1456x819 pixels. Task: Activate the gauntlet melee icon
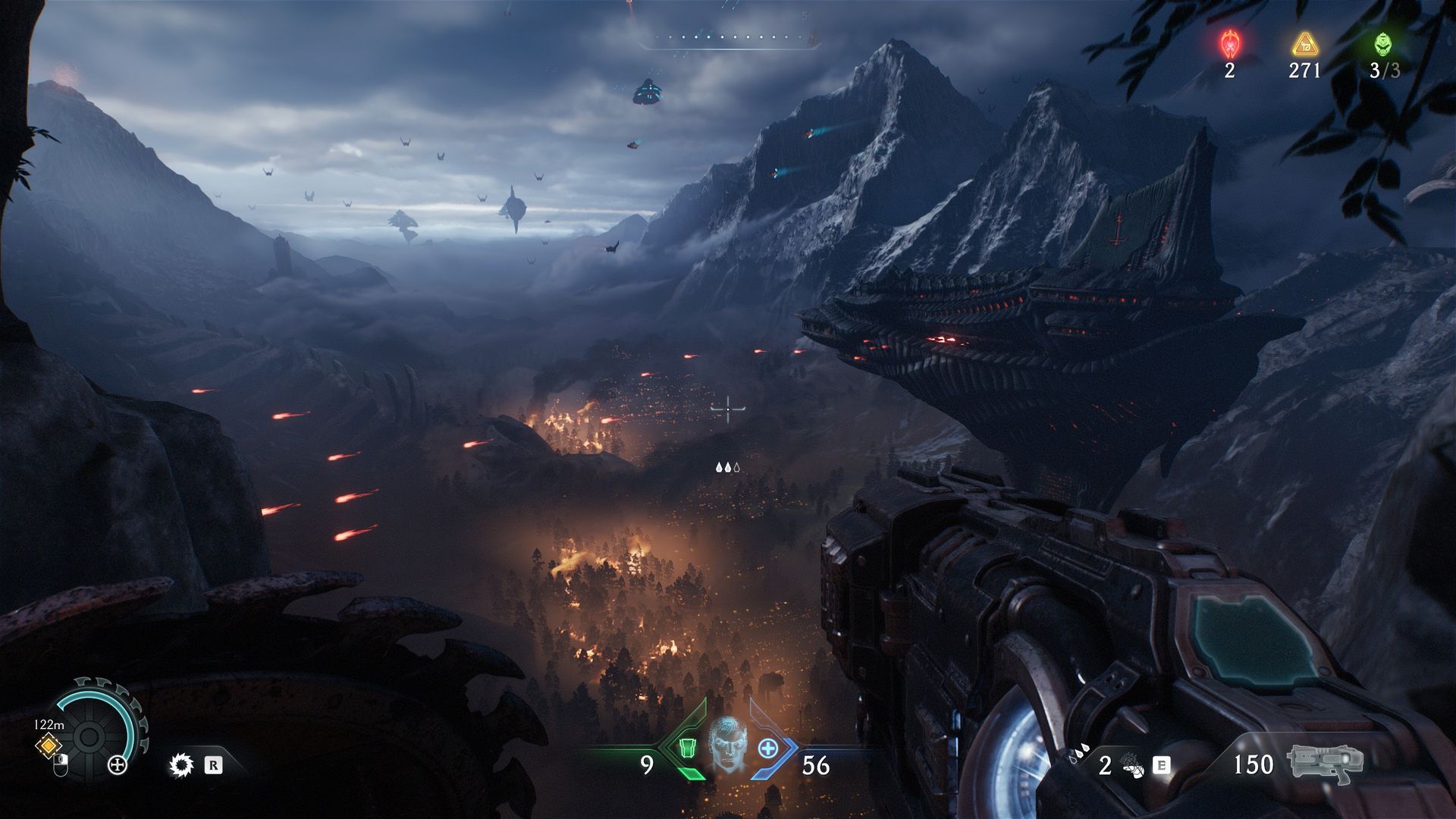(x=1132, y=766)
